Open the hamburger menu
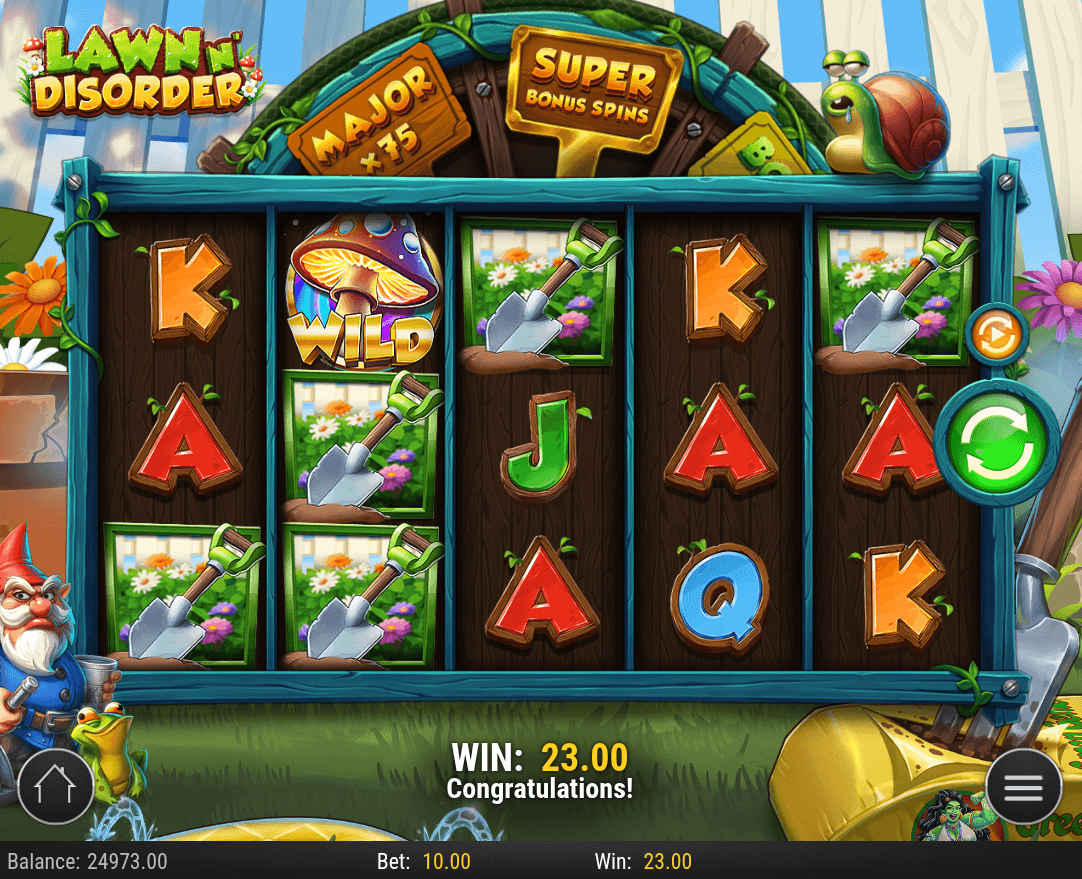This screenshot has height=879, width=1082. [1022, 786]
